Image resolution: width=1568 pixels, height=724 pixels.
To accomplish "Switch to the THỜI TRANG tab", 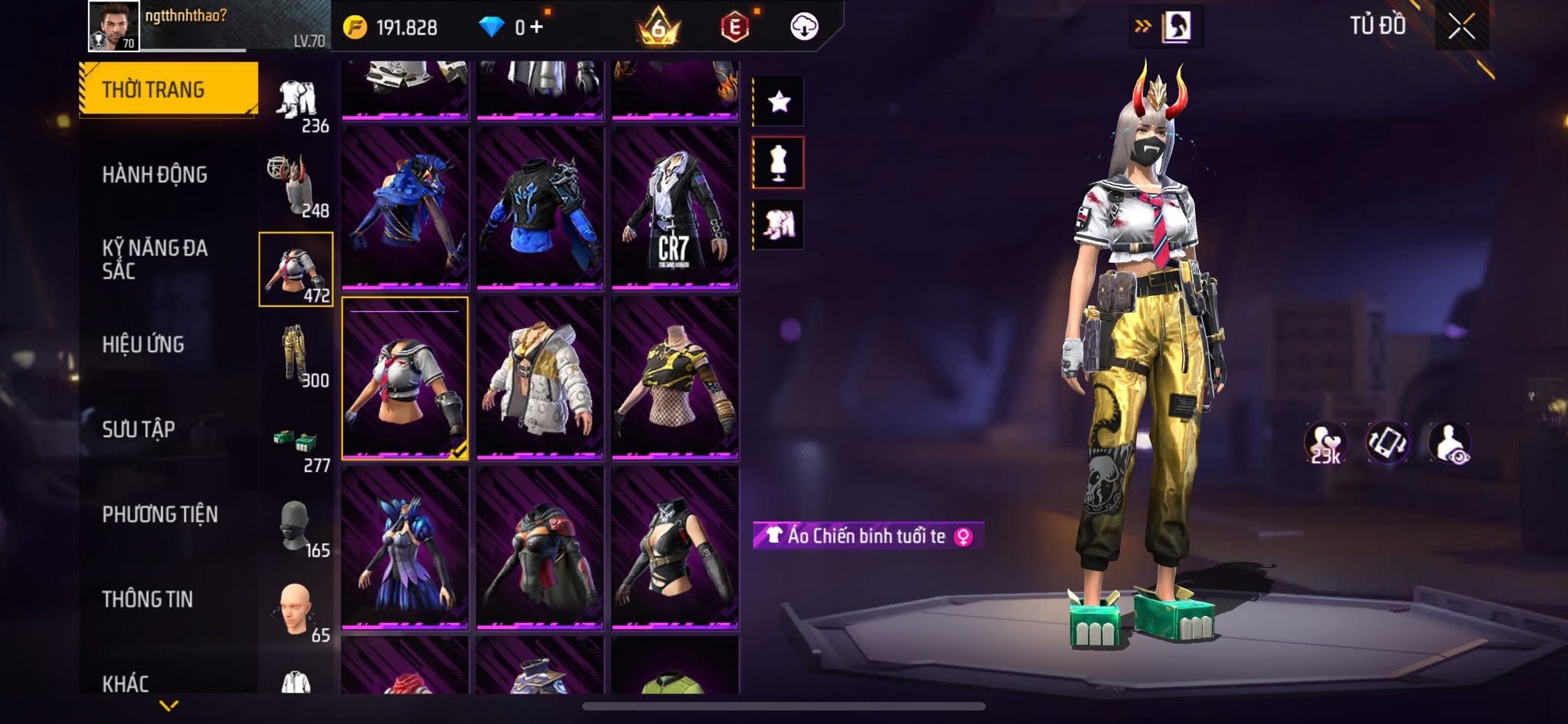I will click(168, 90).
